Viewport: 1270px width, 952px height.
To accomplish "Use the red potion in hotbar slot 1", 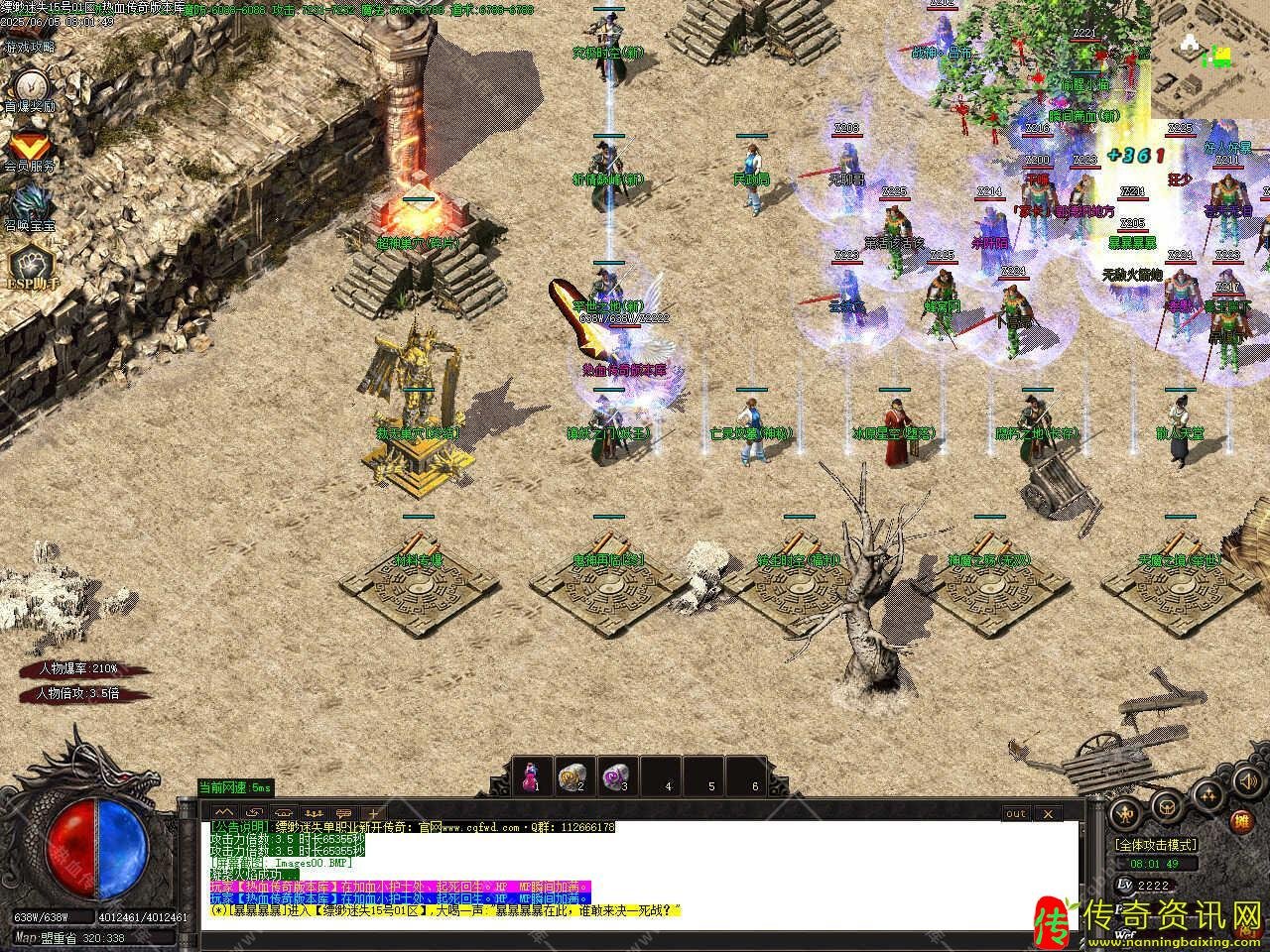I will (531, 775).
